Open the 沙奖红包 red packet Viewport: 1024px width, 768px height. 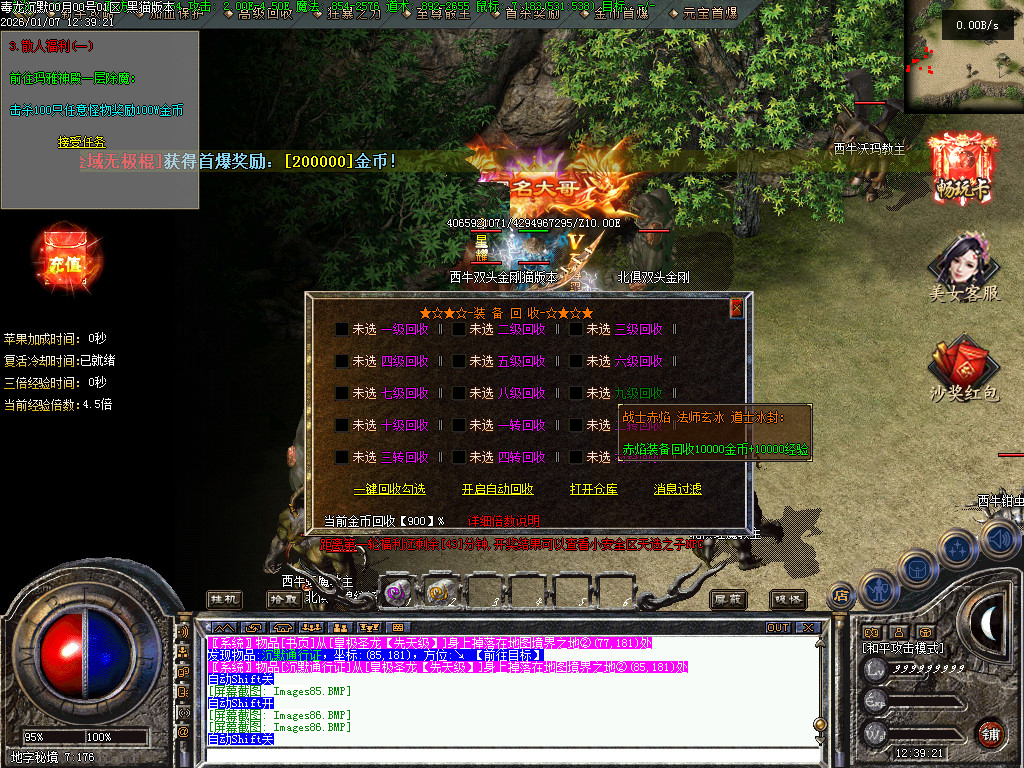pyautogui.click(x=964, y=372)
